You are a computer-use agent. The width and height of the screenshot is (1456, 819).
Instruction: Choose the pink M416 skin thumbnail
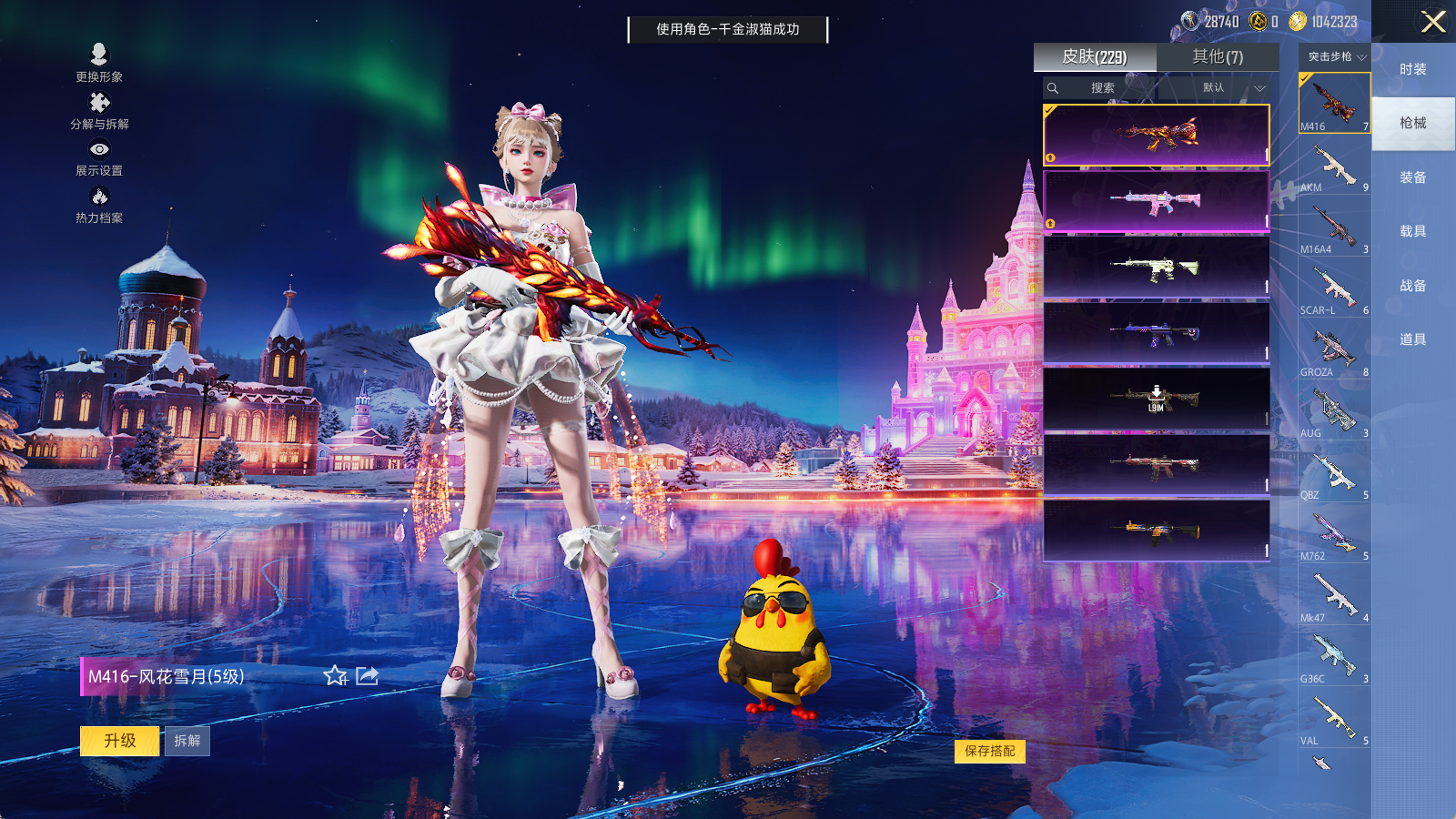pyautogui.click(x=1156, y=201)
